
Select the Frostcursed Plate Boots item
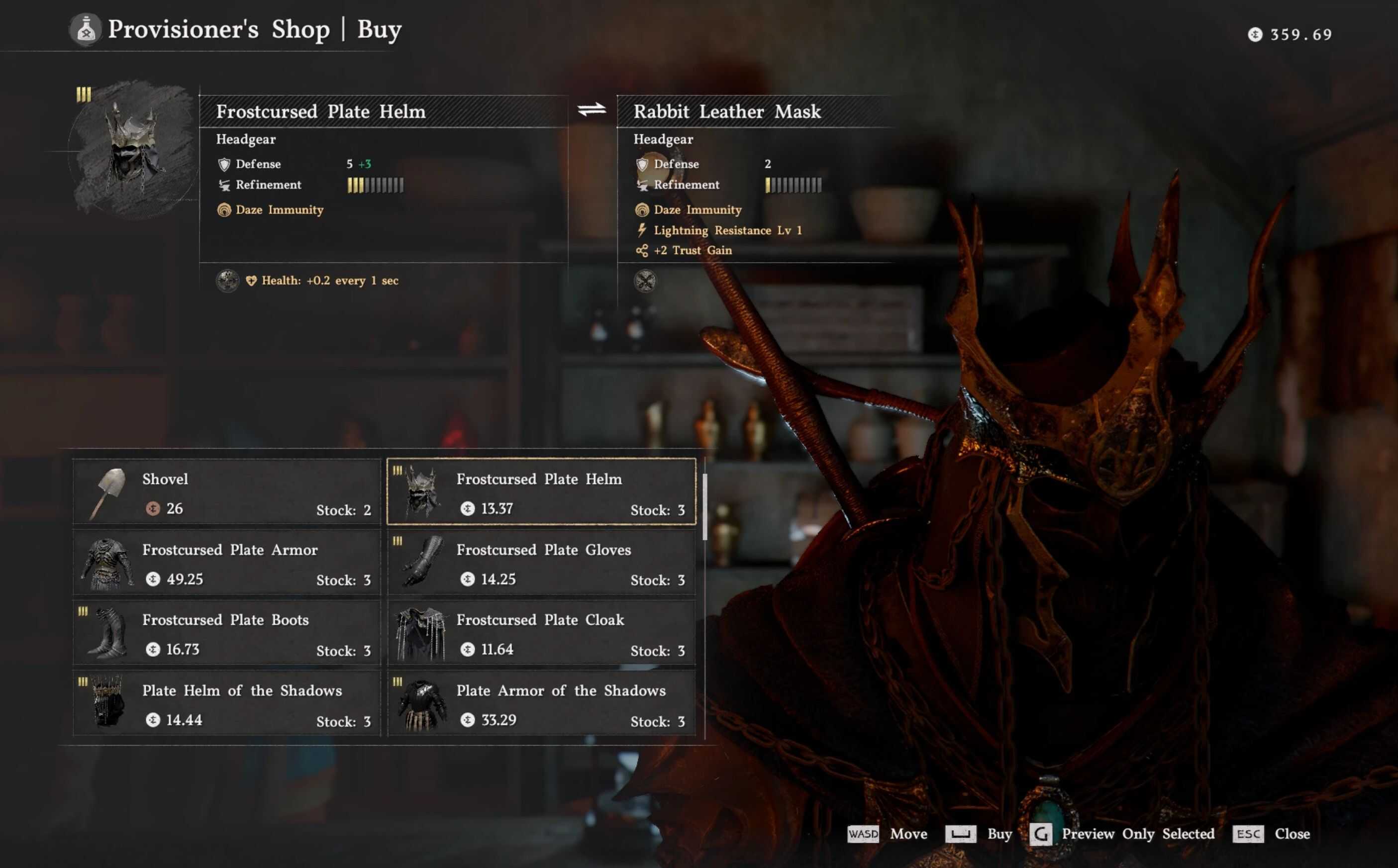227,633
